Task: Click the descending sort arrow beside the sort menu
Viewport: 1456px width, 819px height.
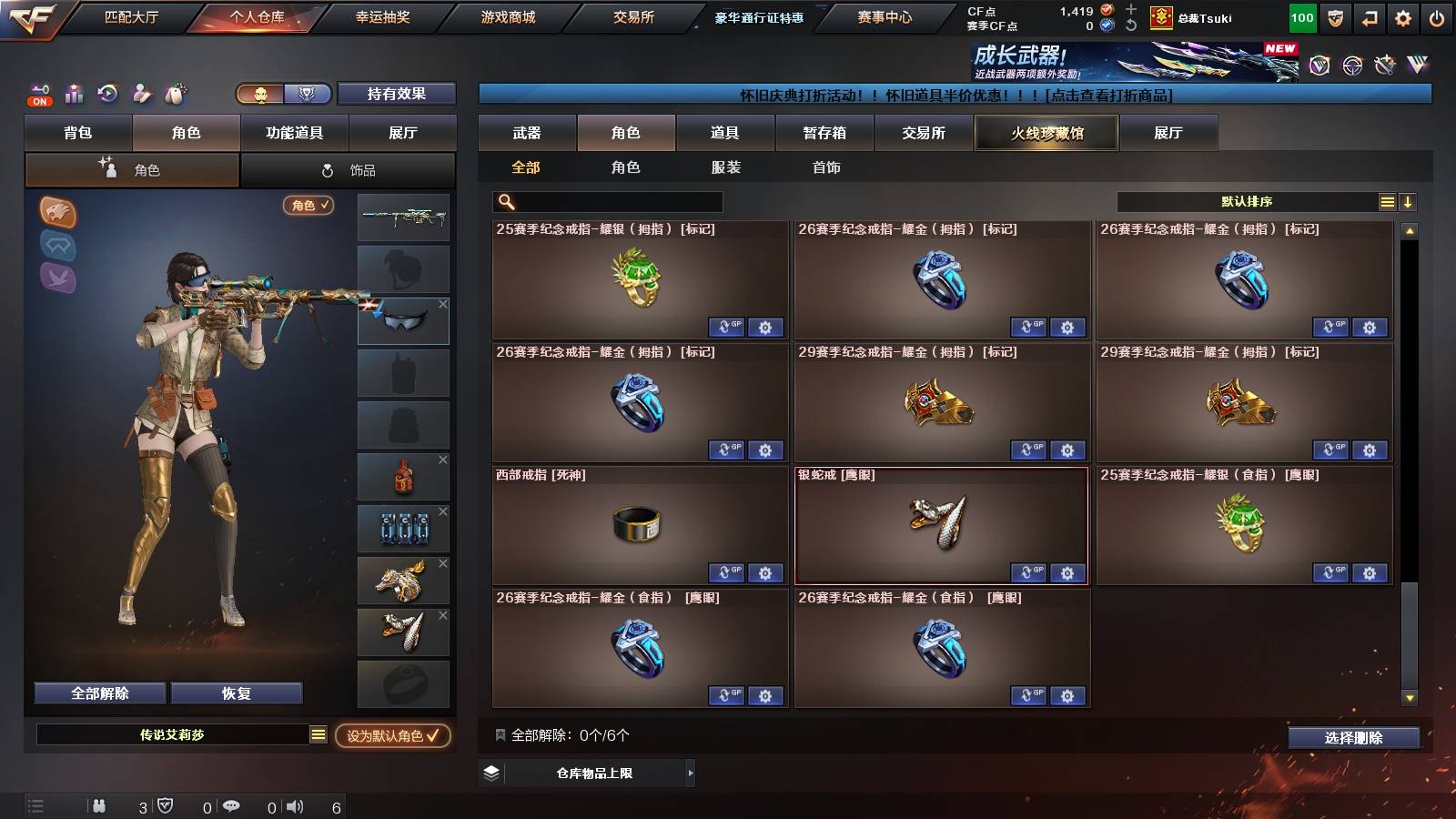Action: [x=1407, y=202]
